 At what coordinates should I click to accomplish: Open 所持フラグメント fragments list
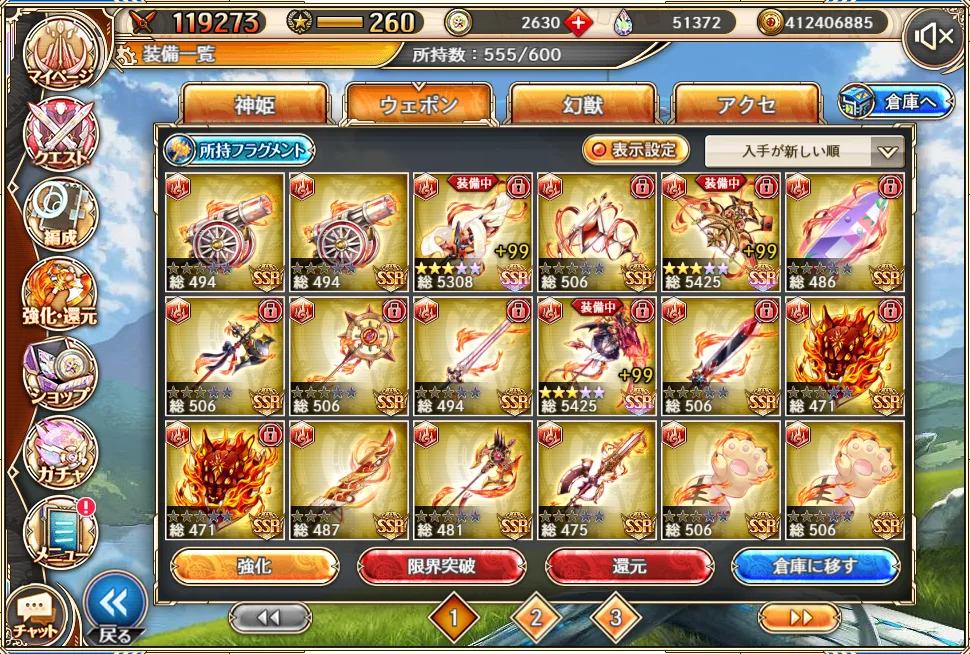tap(239, 150)
